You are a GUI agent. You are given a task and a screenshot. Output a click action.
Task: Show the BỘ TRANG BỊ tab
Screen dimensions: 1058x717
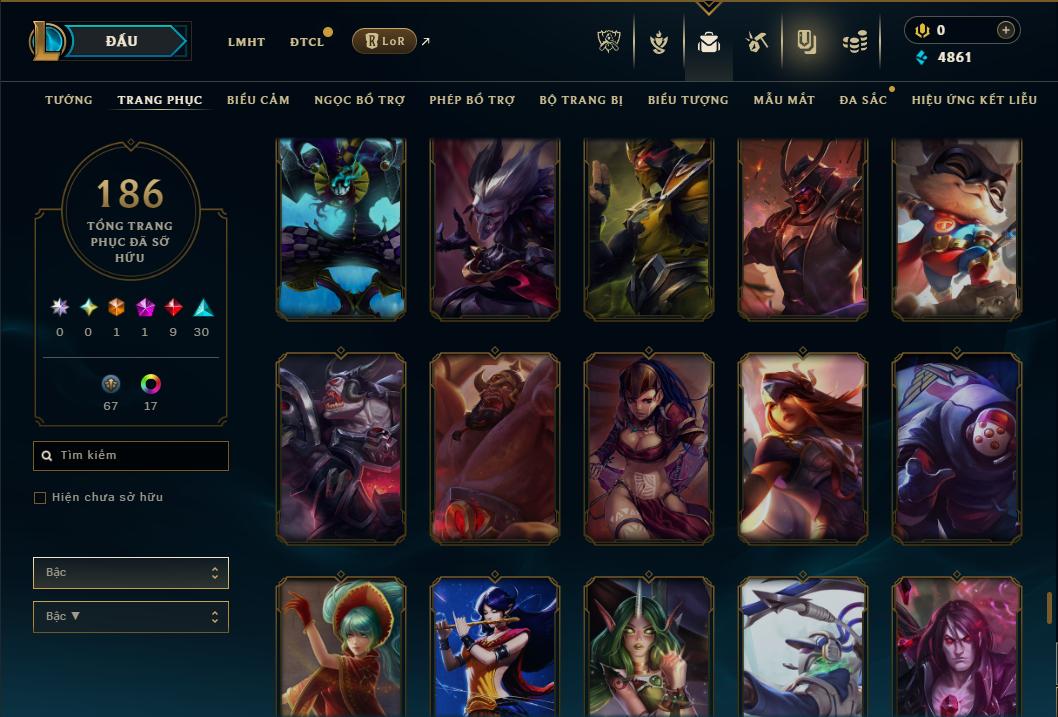click(x=581, y=100)
